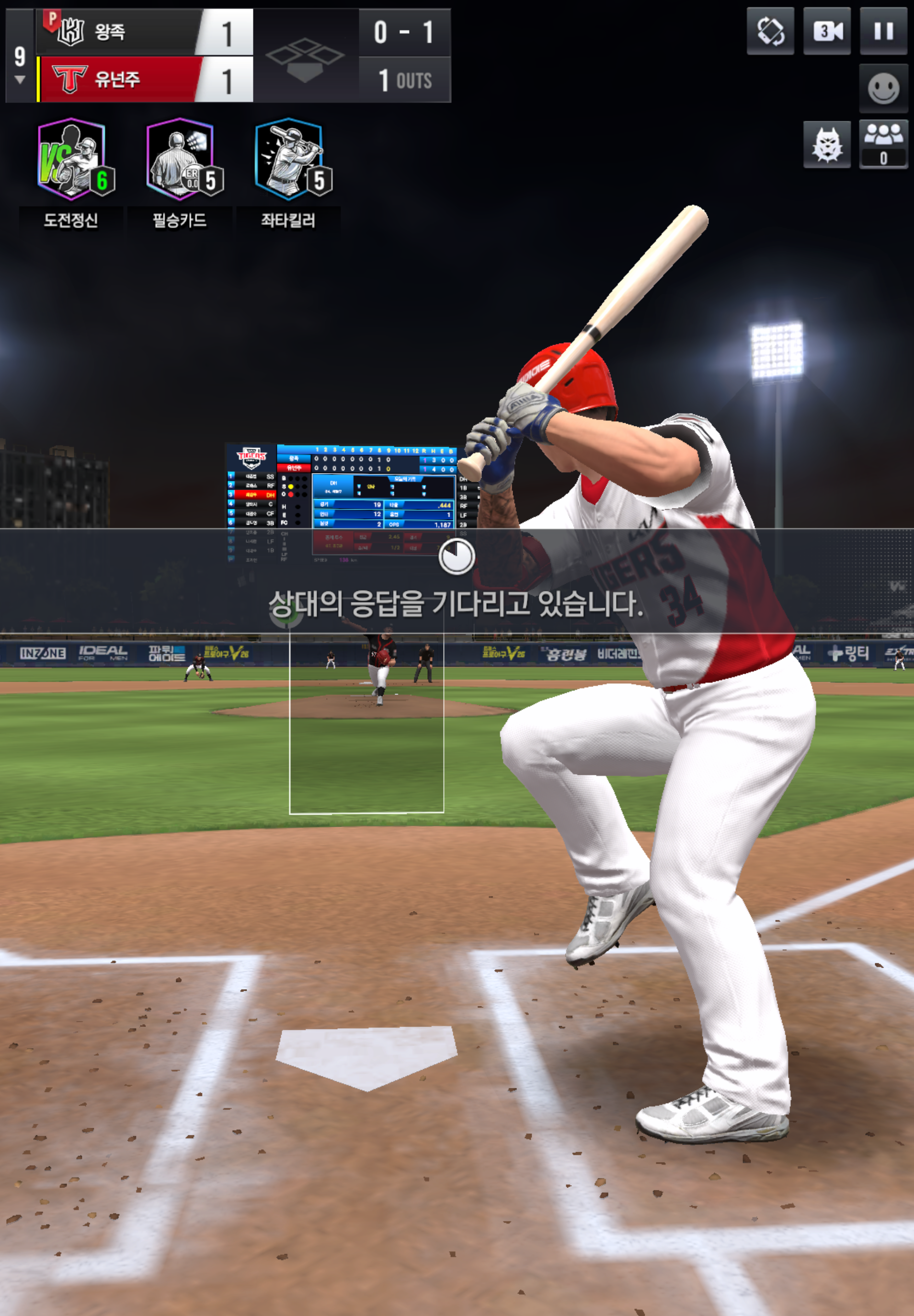Pause the game
This screenshot has height=1316, width=914.
883,31
